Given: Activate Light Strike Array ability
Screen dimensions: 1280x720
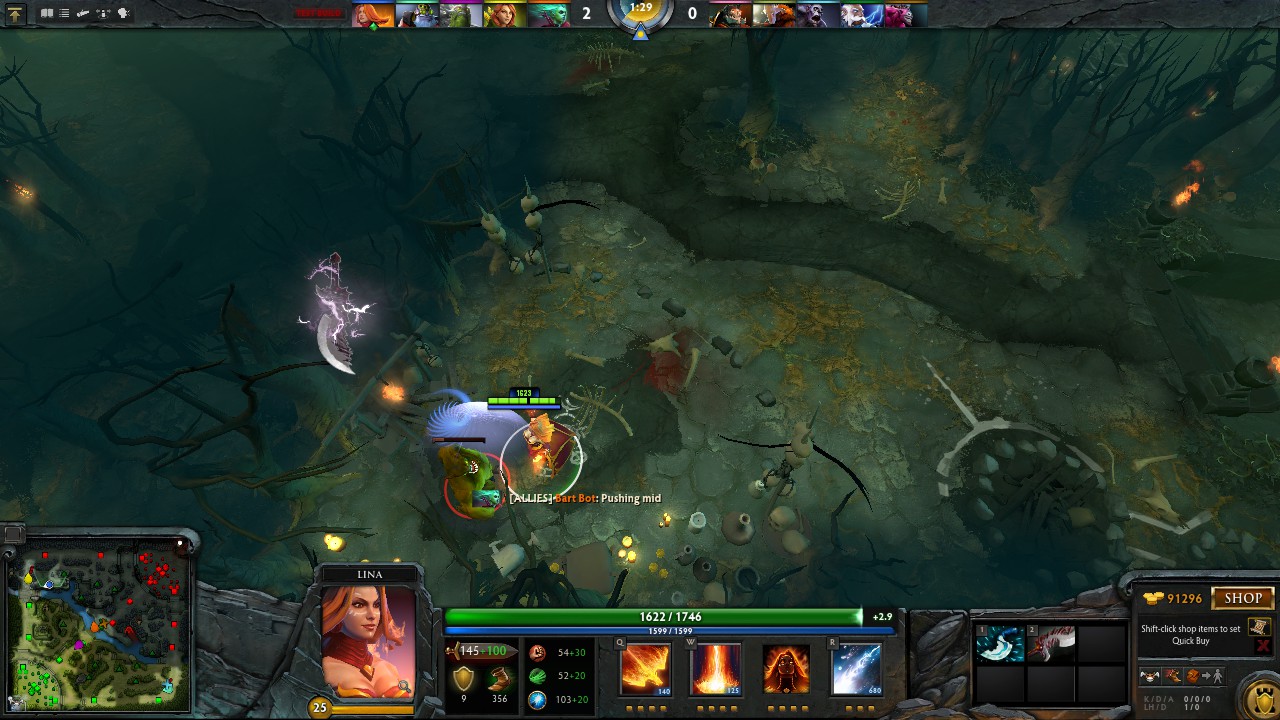Looking at the screenshot, I should tap(715, 668).
